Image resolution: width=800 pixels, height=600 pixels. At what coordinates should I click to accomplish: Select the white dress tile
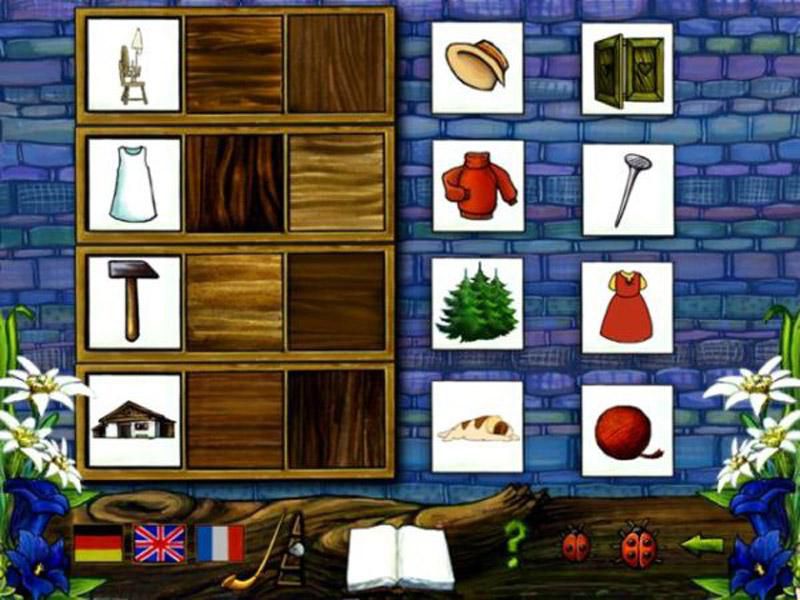[x=134, y=184]
